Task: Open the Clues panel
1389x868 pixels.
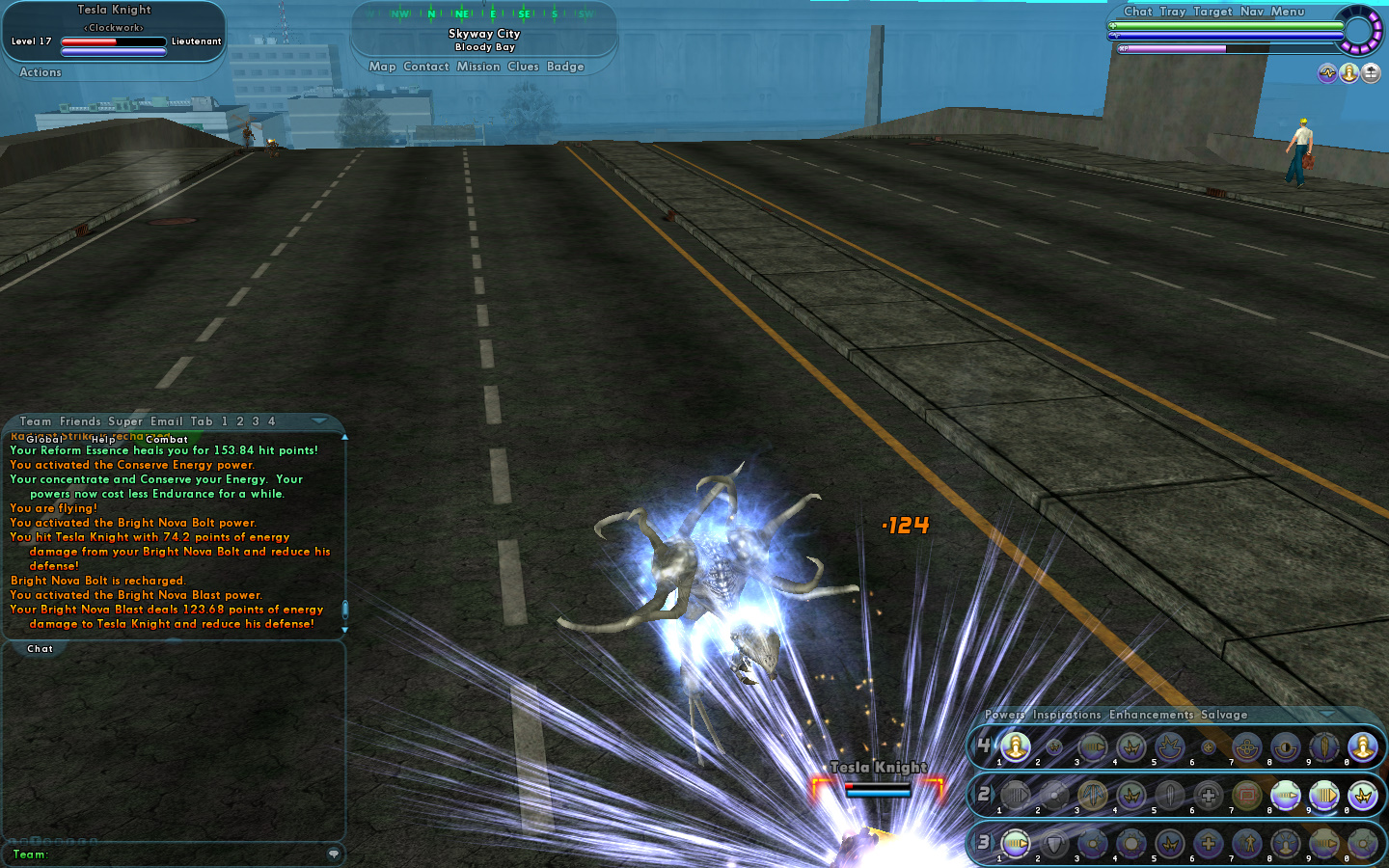Action: tap(523, 67)
